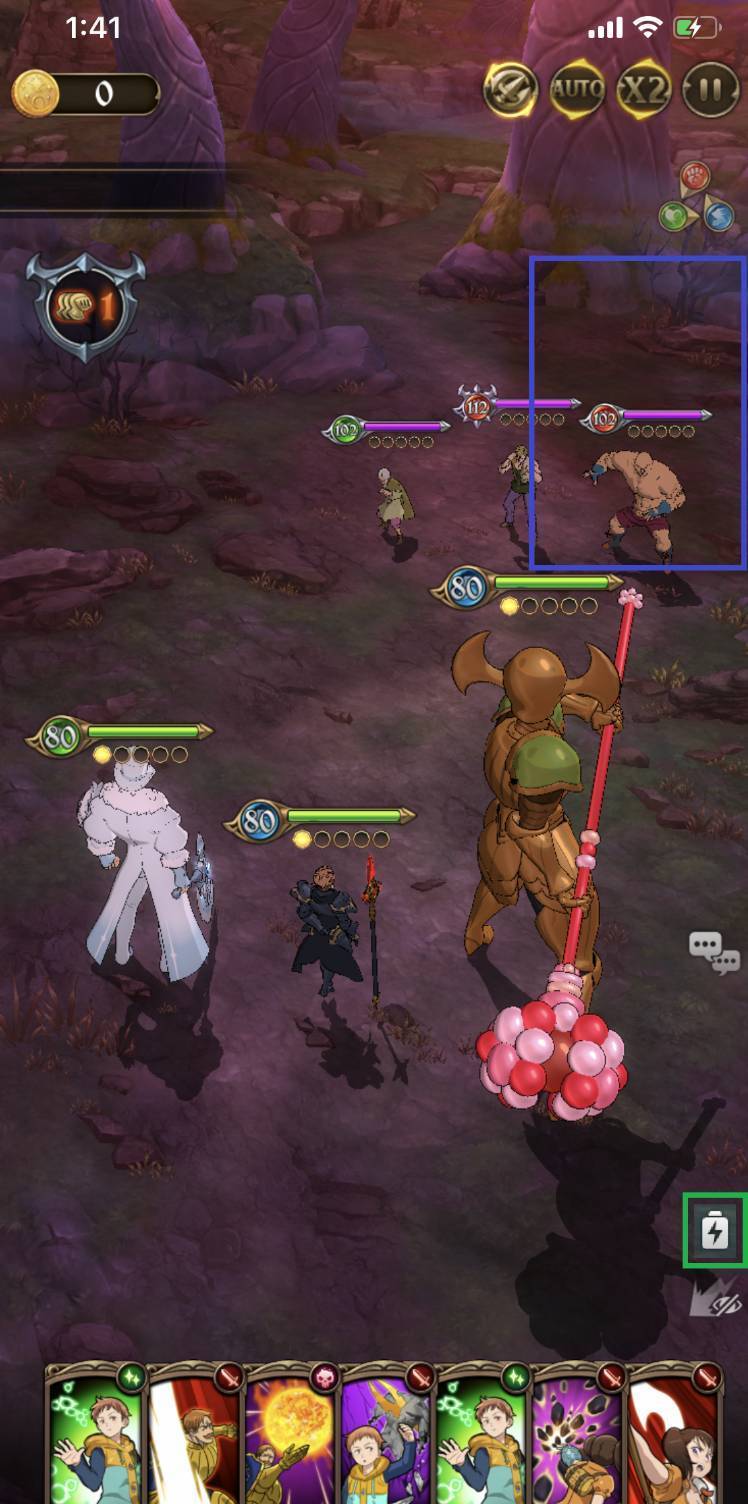Choose King's purple spear attack card
This screenshot has width=748, height=1504.
pyautogui.click(x=388, y=1435)
